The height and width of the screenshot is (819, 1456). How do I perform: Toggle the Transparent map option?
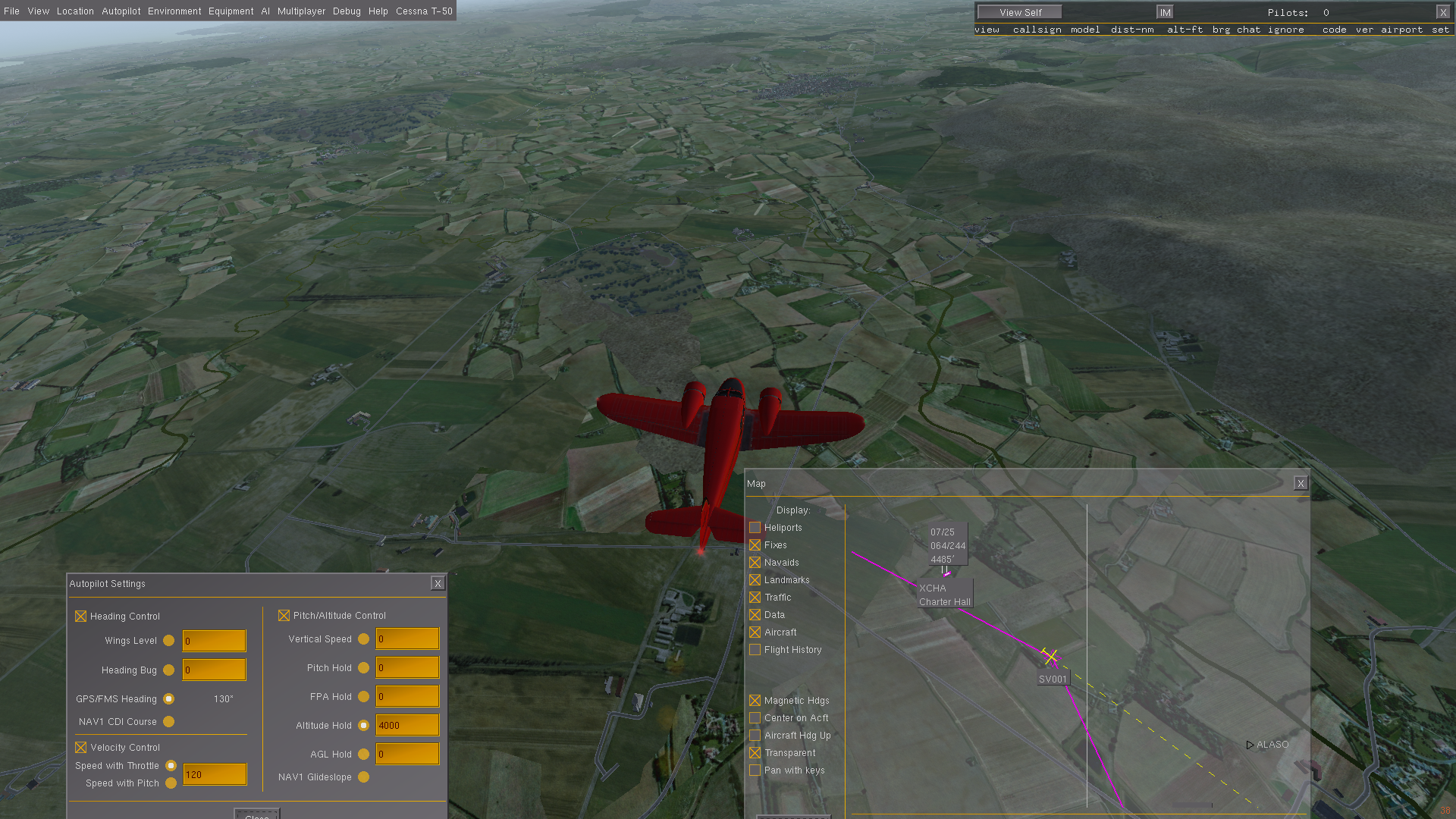[x=755, y=753]
